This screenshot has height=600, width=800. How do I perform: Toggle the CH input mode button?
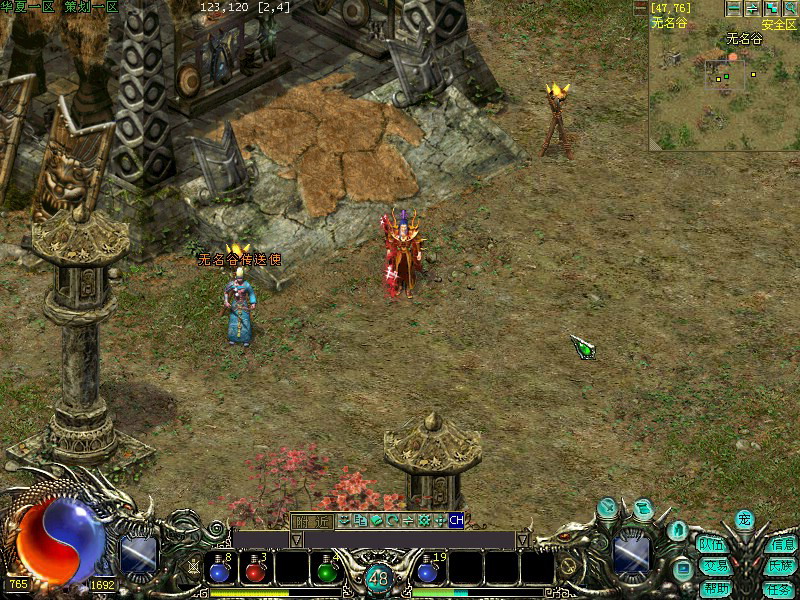(456, 520)
